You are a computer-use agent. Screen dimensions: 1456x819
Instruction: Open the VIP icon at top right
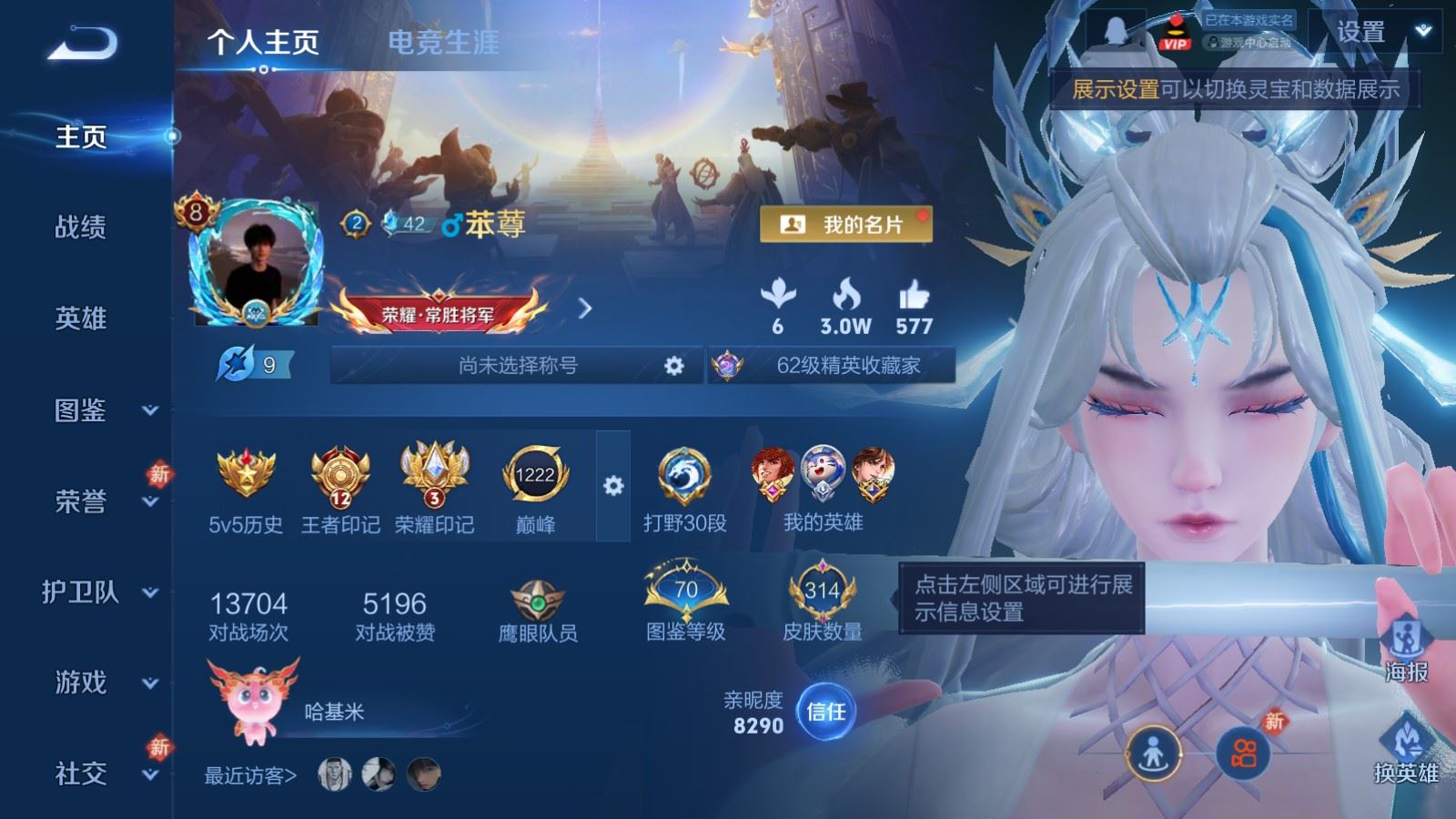click(1174, 35)
